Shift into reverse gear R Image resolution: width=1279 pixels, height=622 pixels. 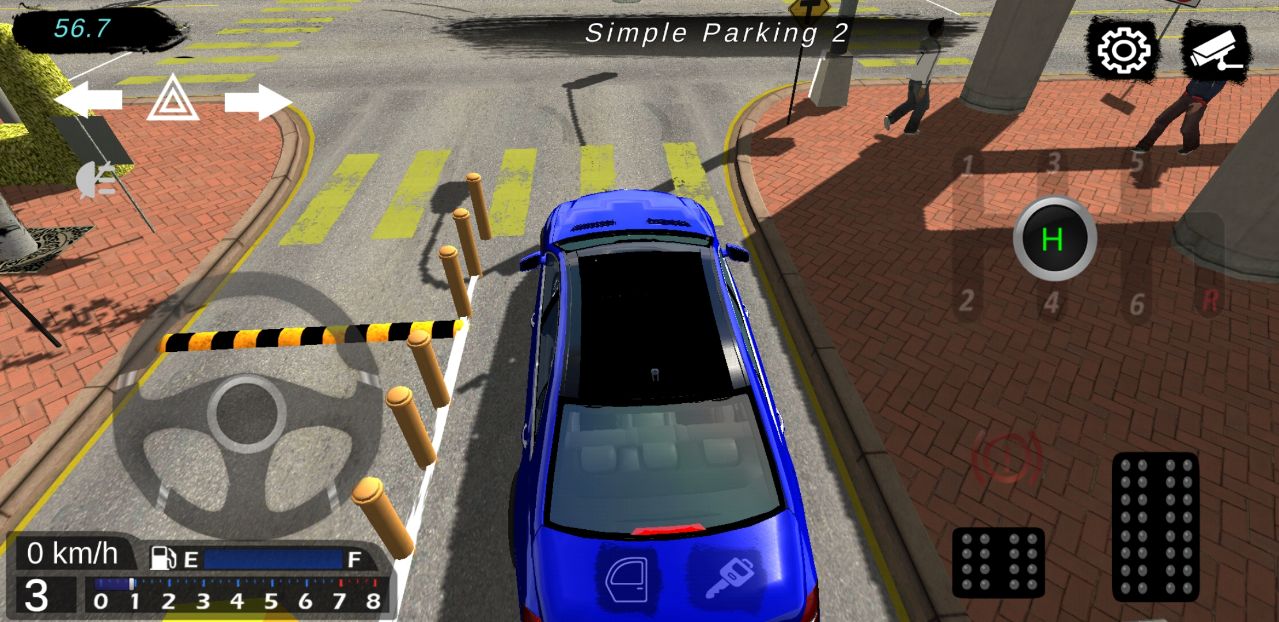pyautogui.click(x=1210, y=302)
